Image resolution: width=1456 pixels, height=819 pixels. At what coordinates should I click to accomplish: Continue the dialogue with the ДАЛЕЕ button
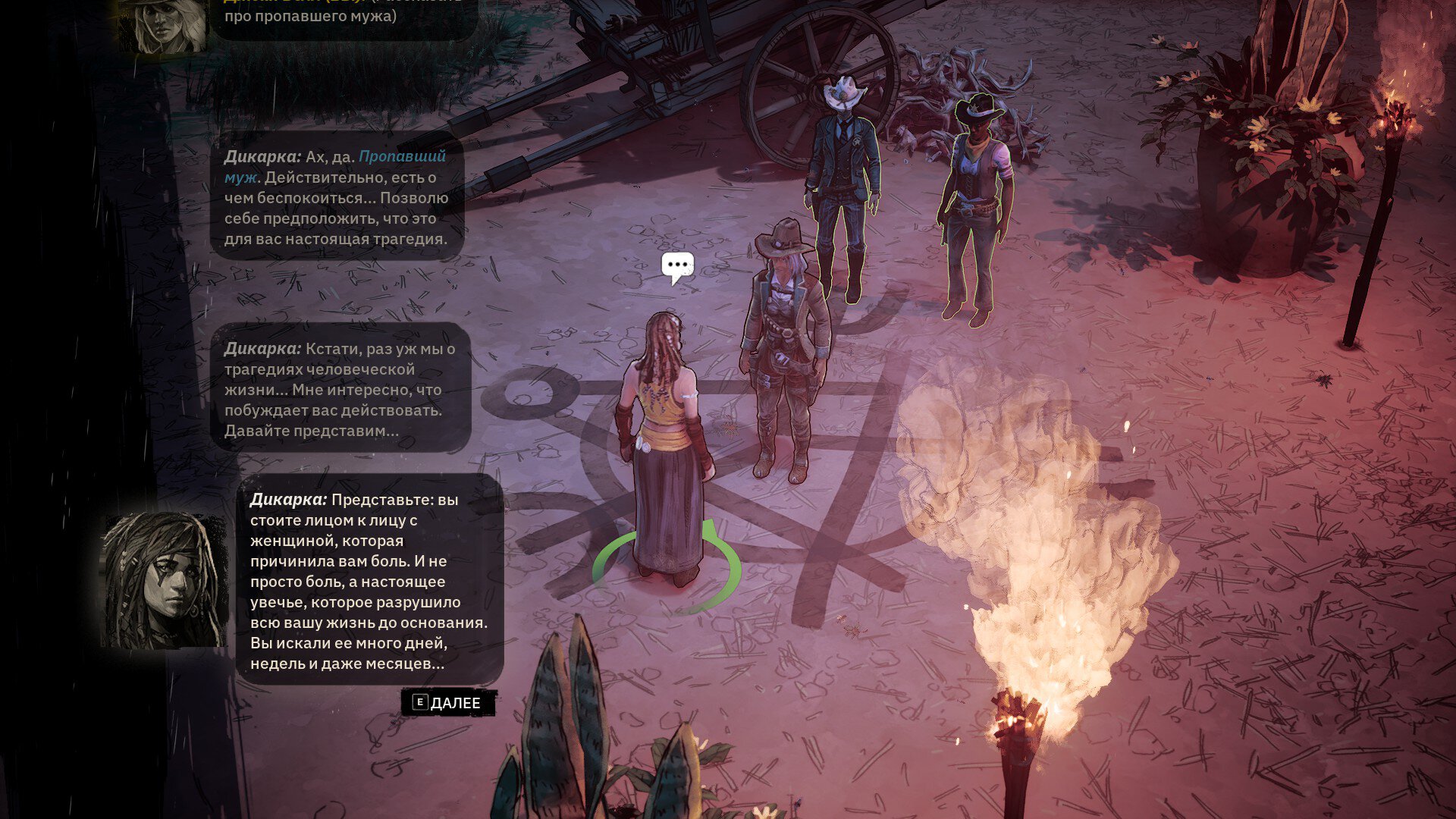coord(448,703)
